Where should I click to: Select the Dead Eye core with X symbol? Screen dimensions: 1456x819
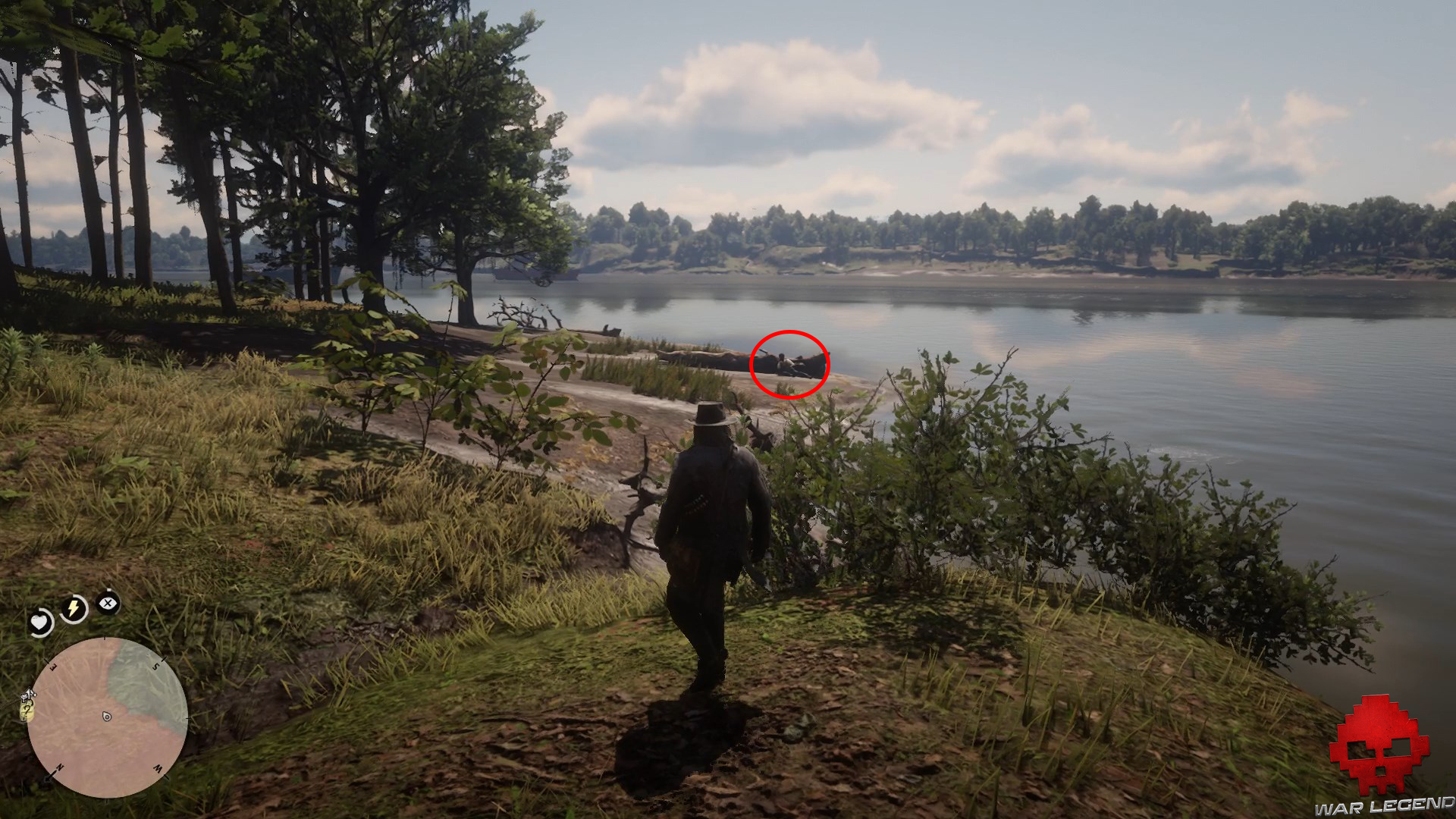point(107,601)
